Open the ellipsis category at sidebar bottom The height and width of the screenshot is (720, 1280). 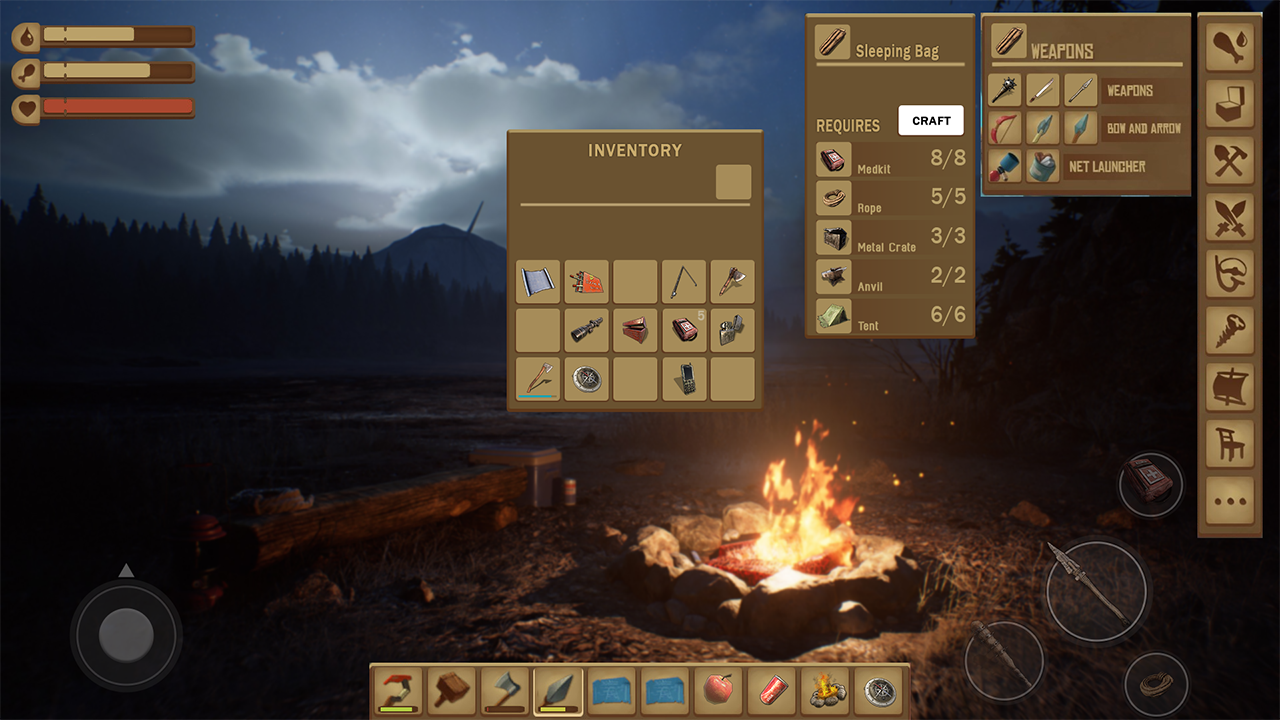(x=1229, y=501)
